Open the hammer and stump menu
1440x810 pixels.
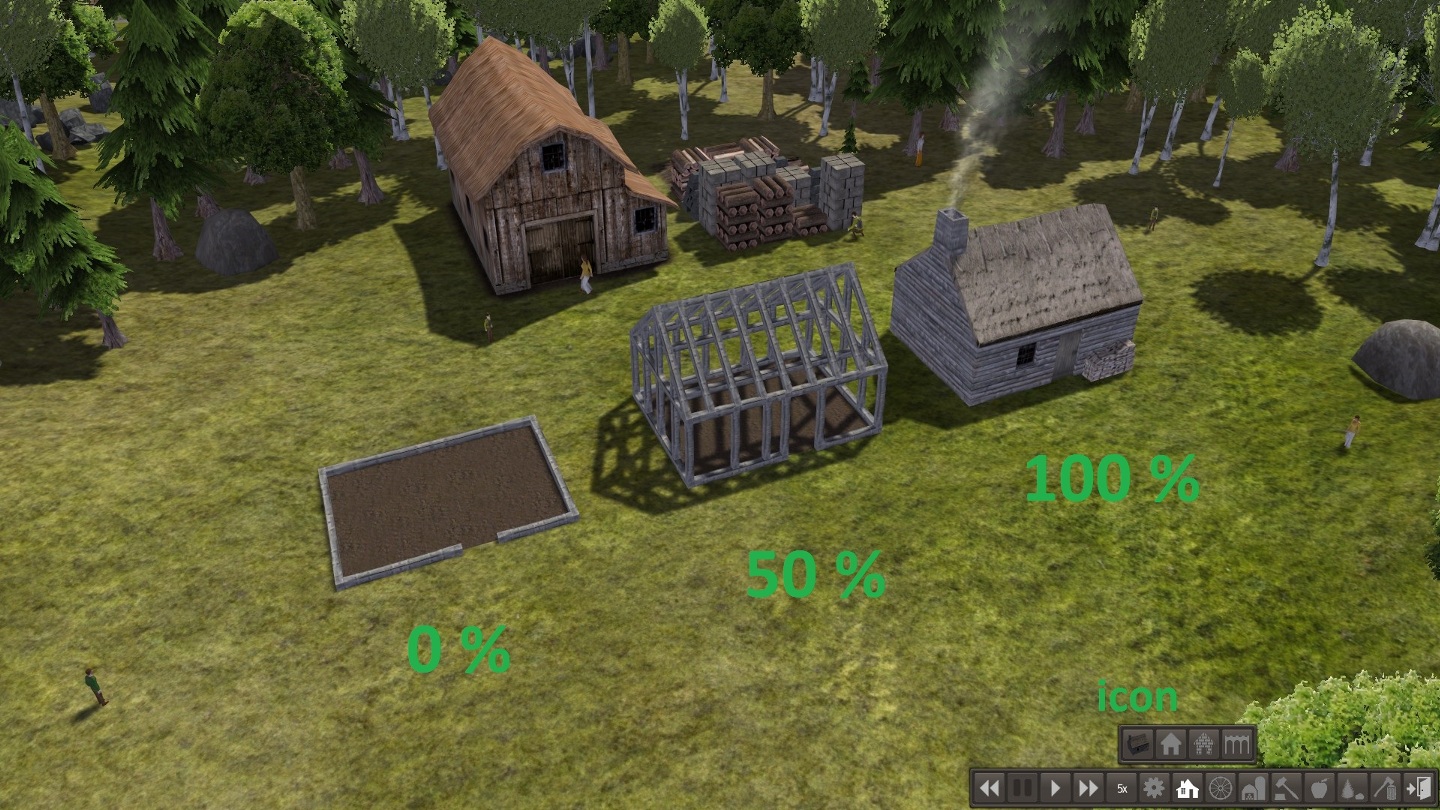[1286, 788]
